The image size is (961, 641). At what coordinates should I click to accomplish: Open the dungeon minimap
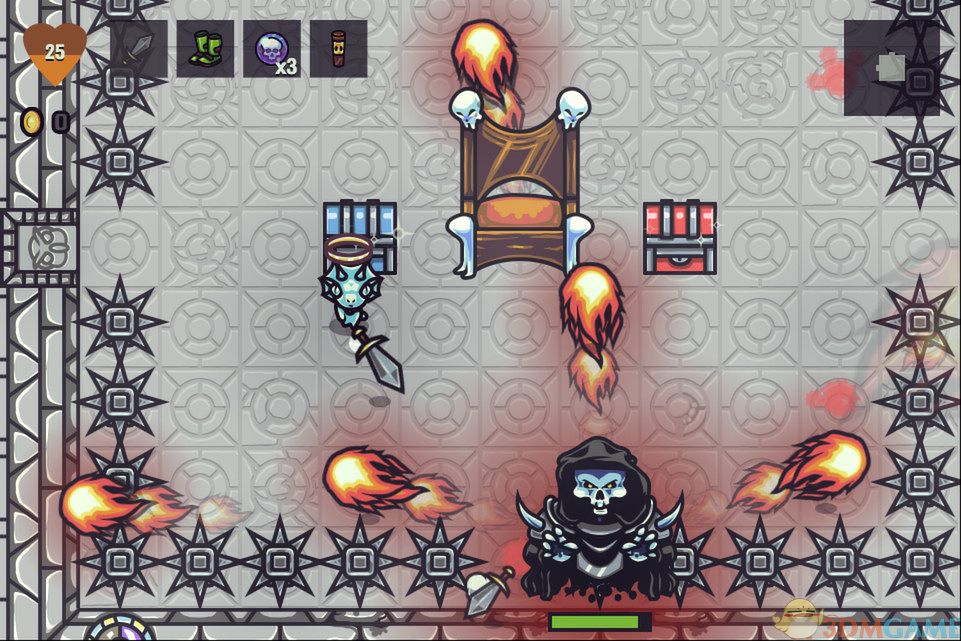tap(891, 68)
